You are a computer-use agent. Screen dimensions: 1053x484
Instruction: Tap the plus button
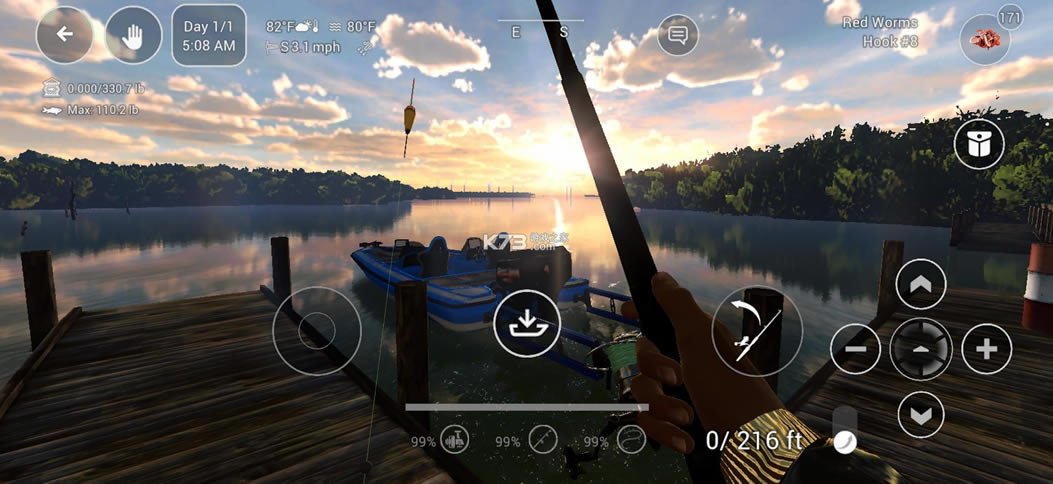(x=986, y=350)
